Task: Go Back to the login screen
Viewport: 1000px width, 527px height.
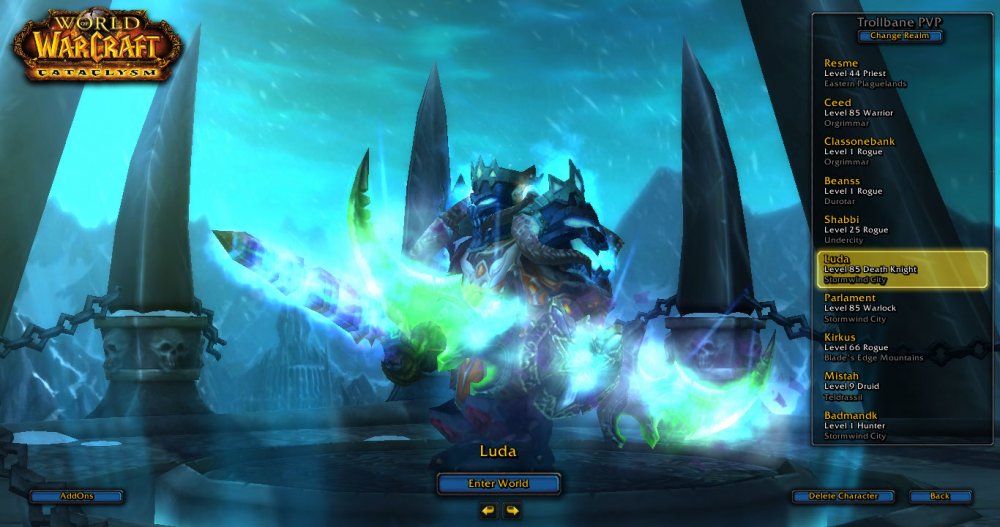Action: pyautogui.click(x=940, y=496)
